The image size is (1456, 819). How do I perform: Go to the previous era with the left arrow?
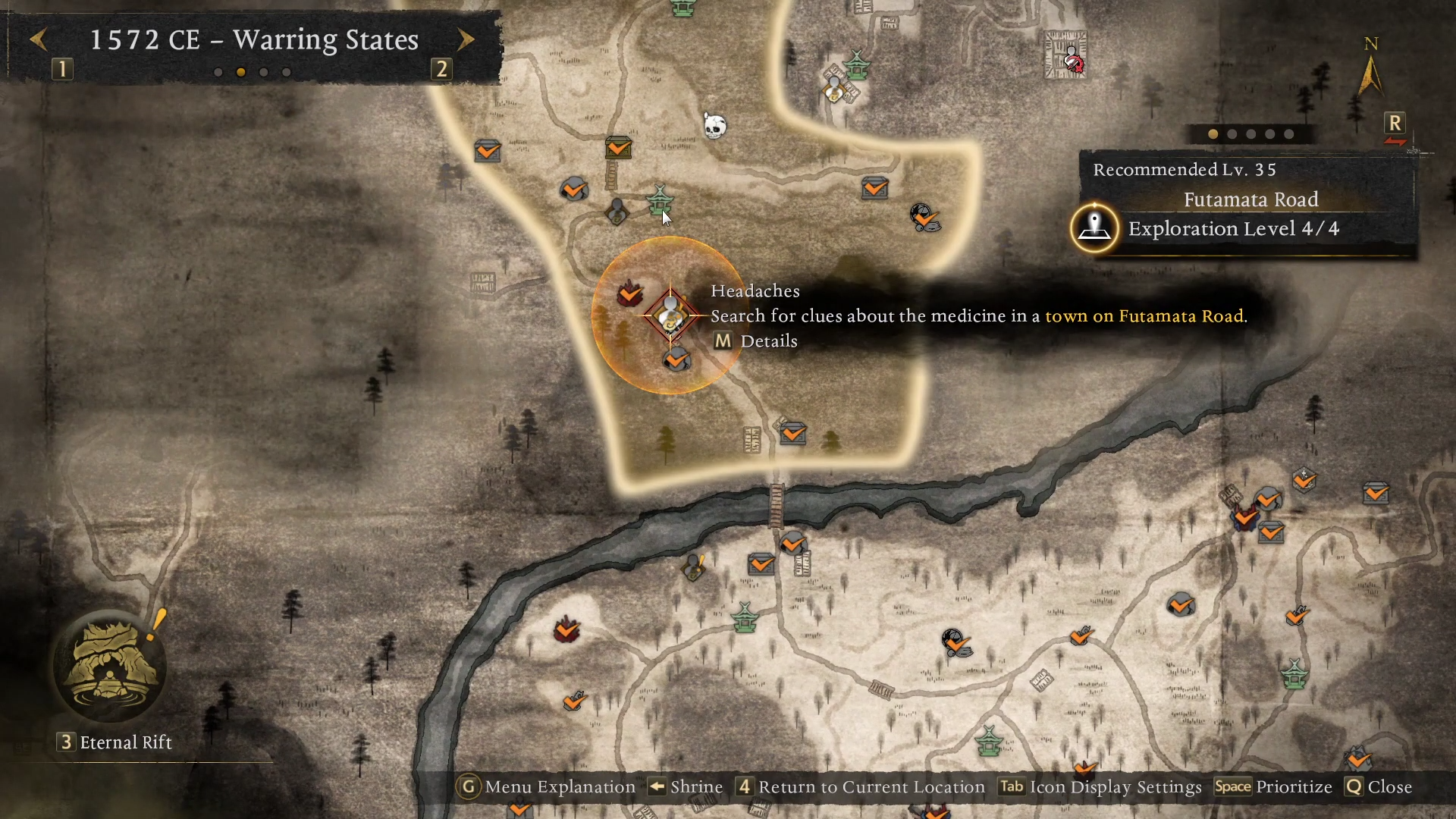tap(39, 39)
